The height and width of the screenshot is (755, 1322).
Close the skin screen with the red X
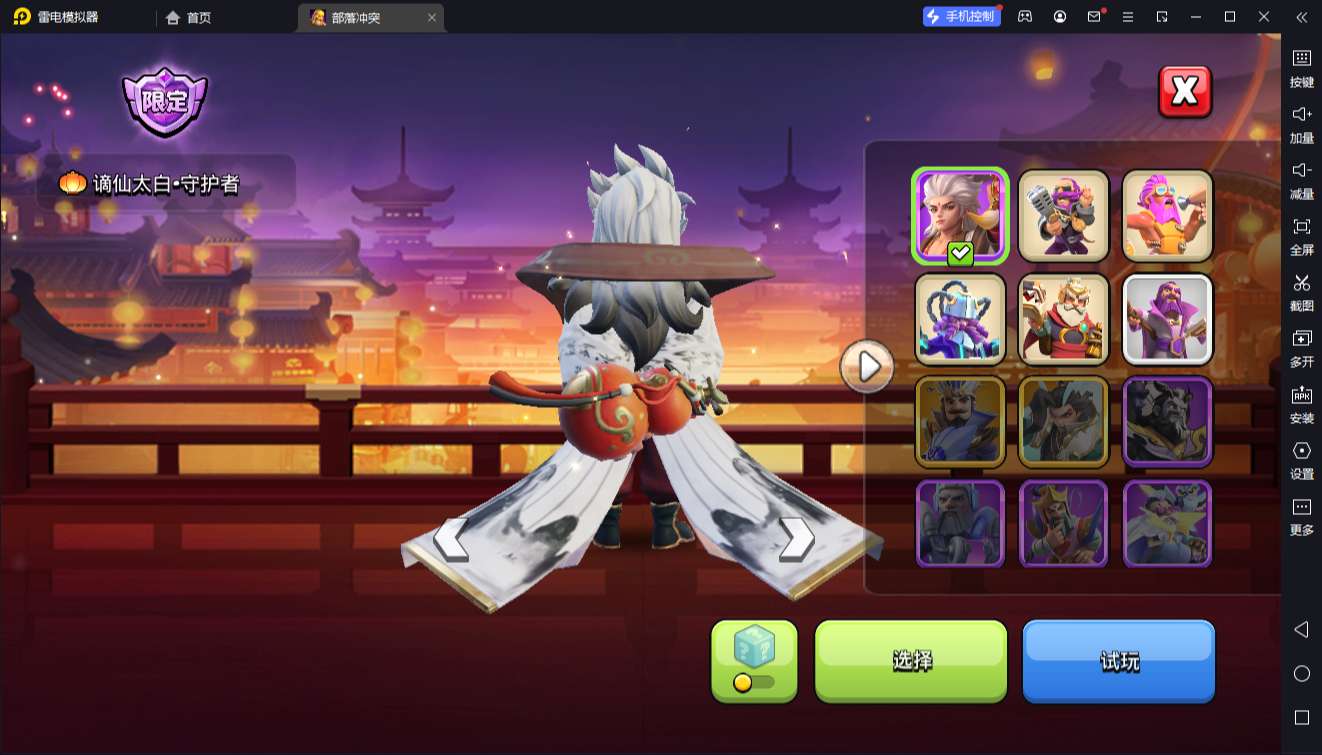tap(1185, 92)
